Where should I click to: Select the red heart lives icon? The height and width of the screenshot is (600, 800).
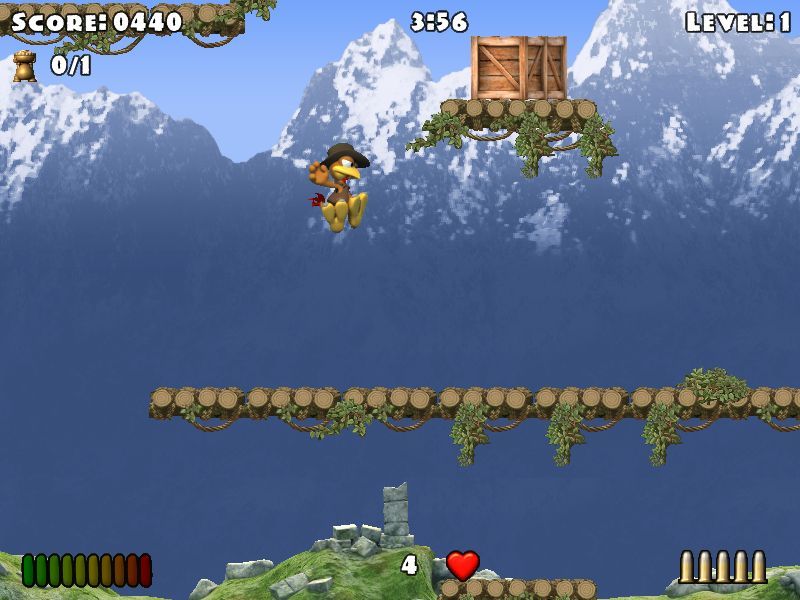[462, 565]
